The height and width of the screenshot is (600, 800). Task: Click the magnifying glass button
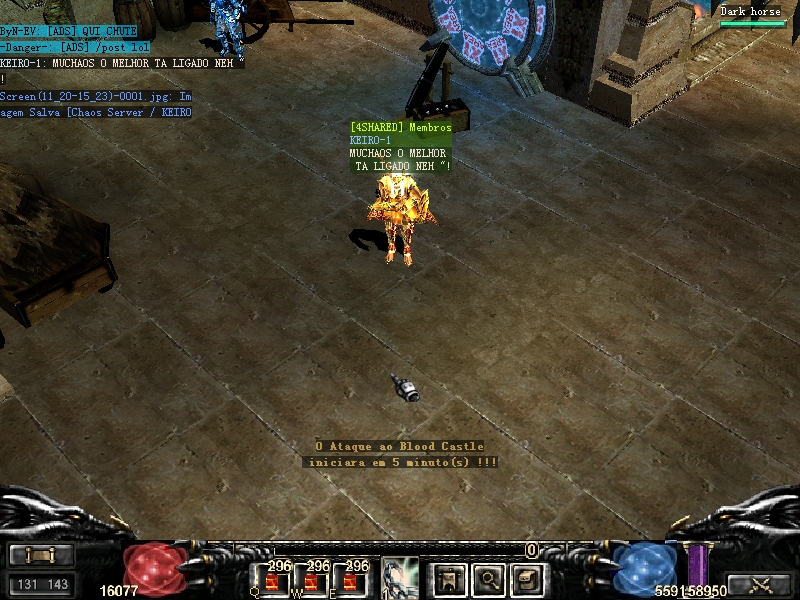tap(489, 578)
